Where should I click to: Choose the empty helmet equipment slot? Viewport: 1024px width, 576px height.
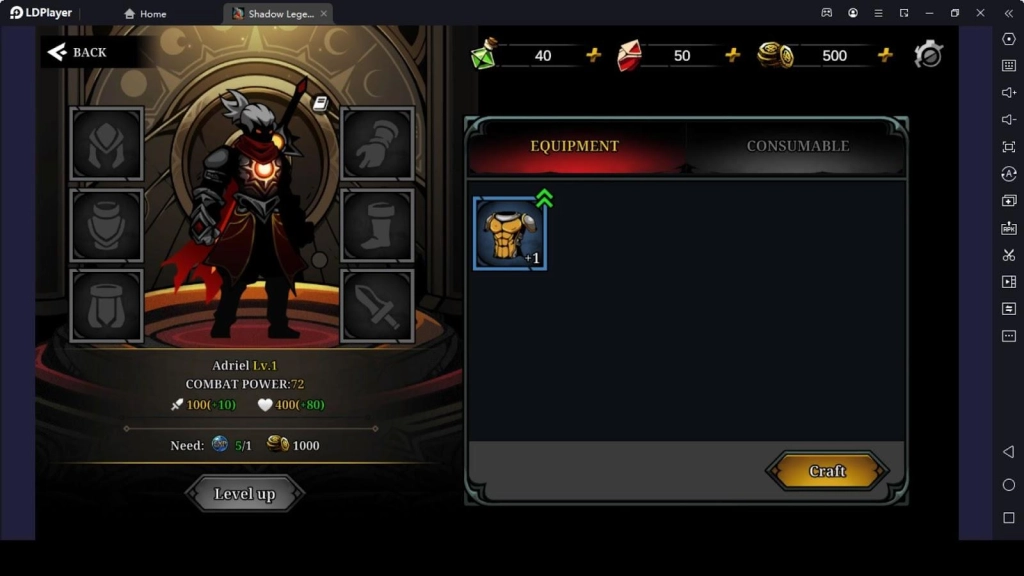(x=107, y=144)
